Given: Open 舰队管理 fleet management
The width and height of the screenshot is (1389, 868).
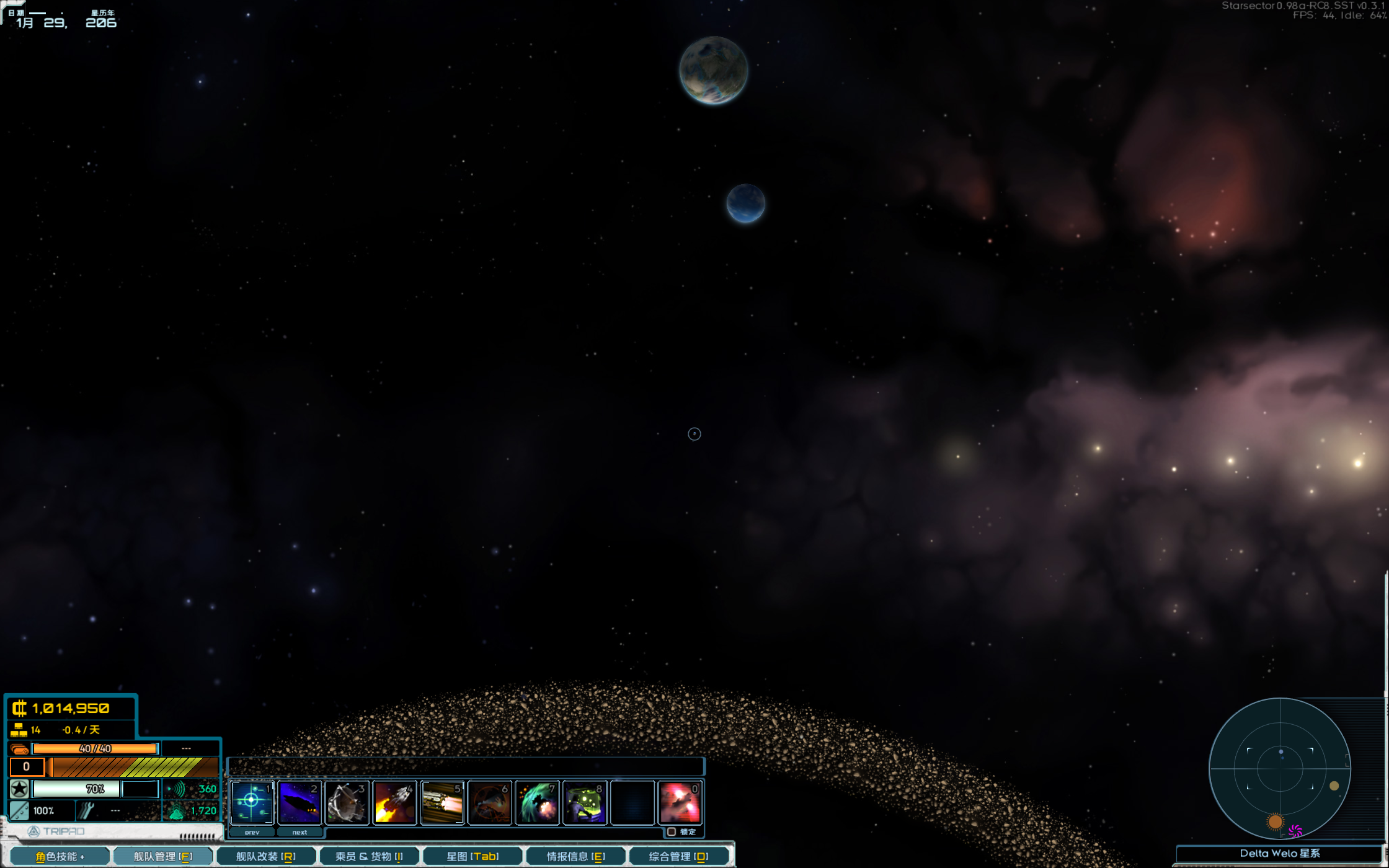Looking at the screenshot, I should [x=163, y=856].
